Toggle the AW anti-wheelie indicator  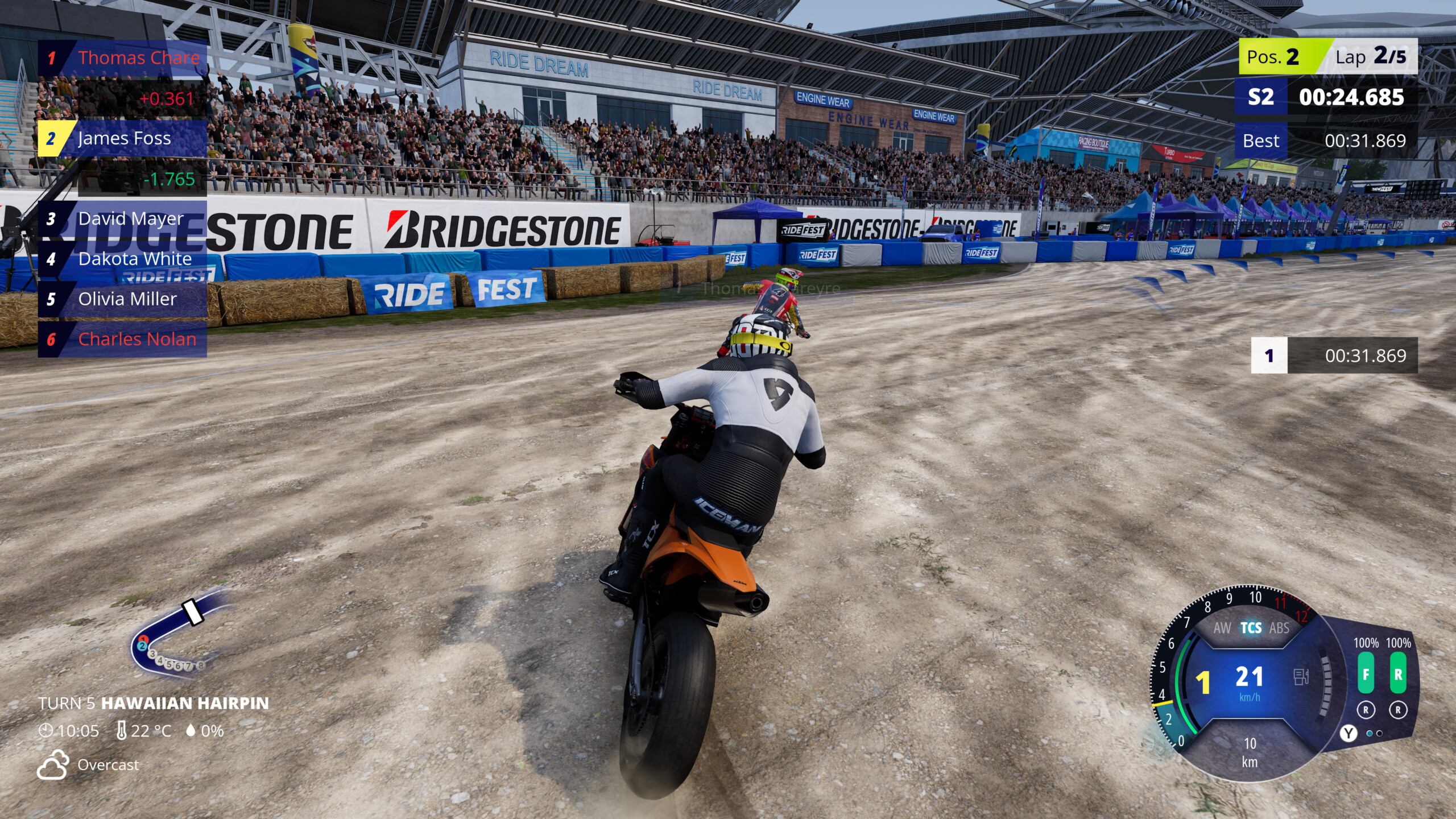(x=1222, y=628)
